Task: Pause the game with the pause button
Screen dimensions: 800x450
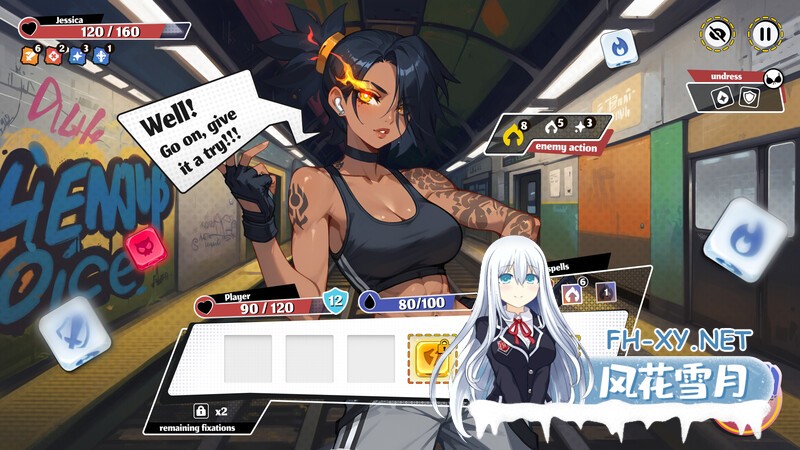Action: [x=764, y=34]
